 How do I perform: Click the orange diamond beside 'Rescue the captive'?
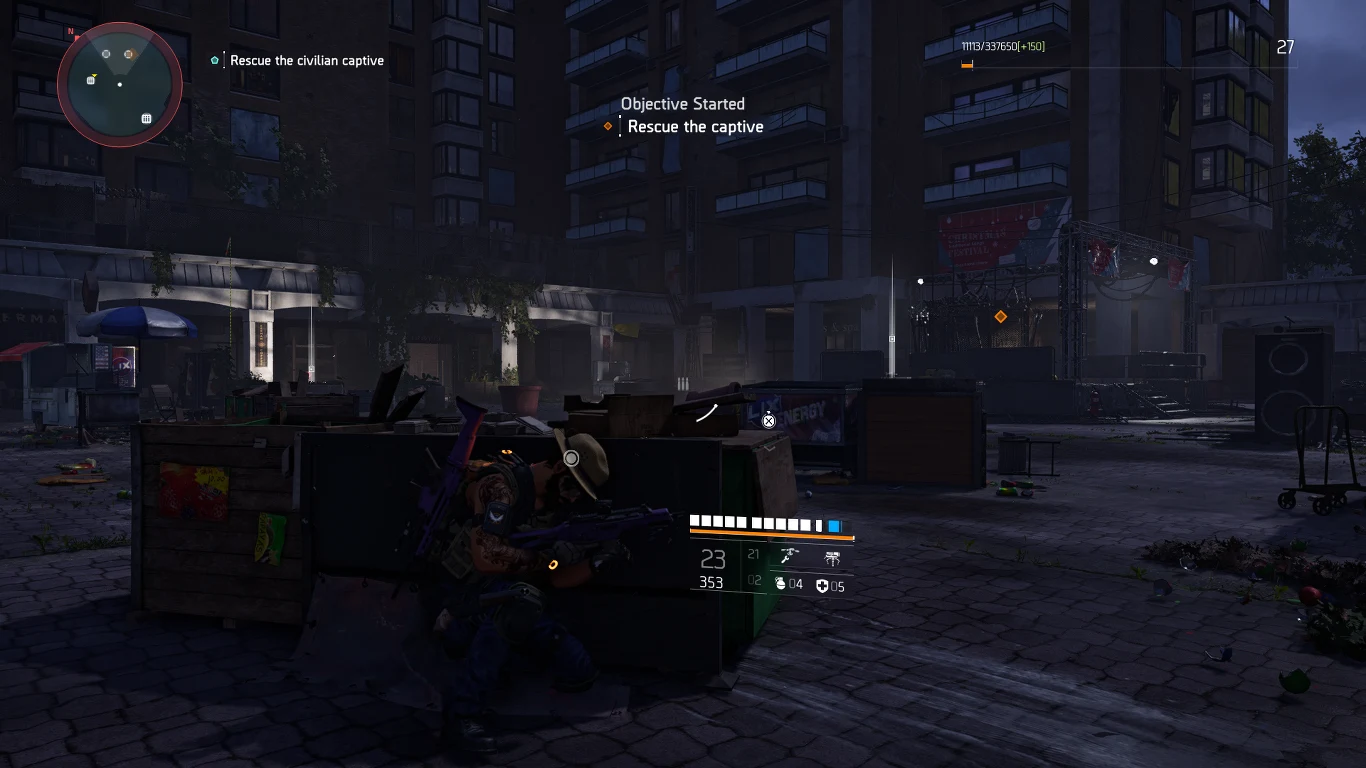tap(608, 126)
